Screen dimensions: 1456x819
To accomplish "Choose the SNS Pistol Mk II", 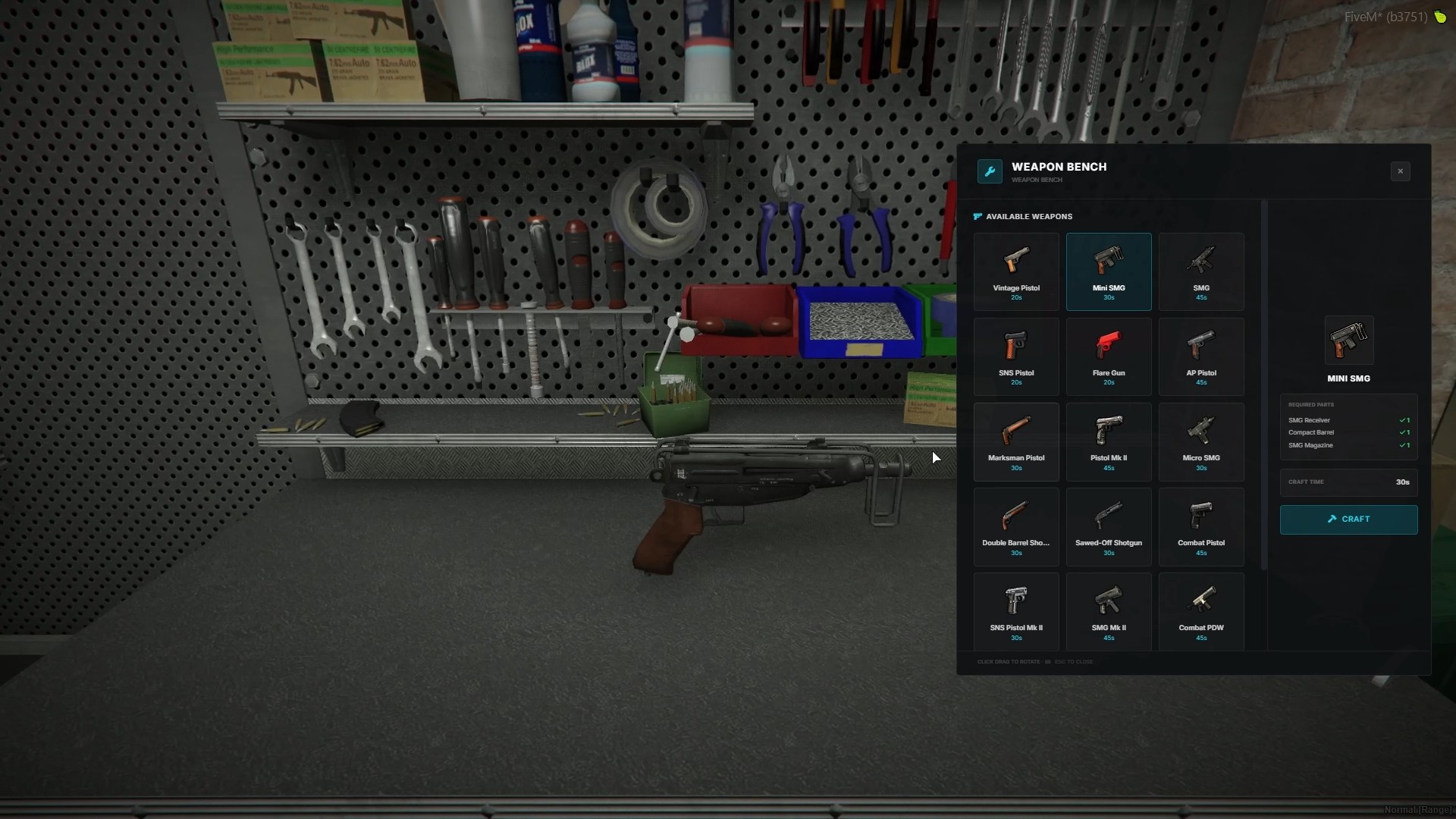I will tap(1016, 611).
